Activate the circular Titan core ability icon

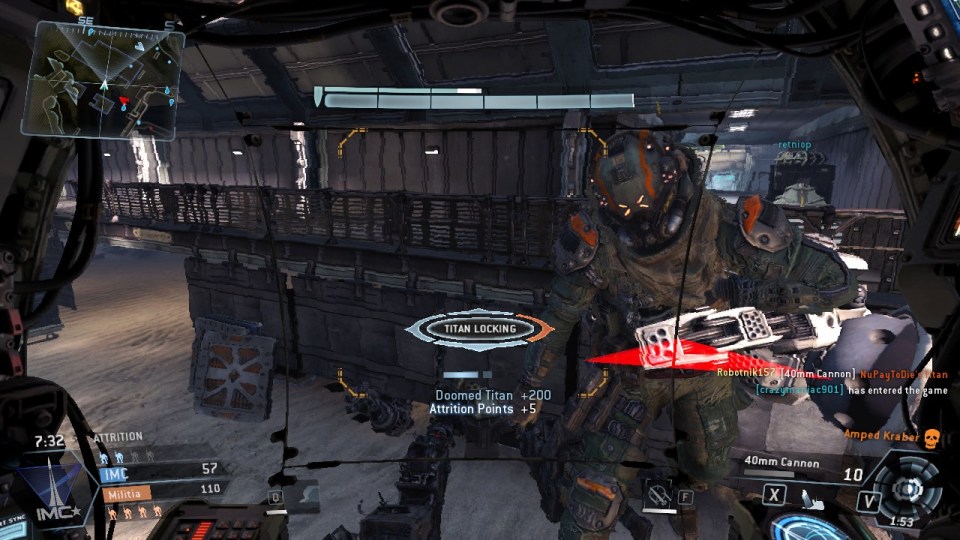[906, 489]
